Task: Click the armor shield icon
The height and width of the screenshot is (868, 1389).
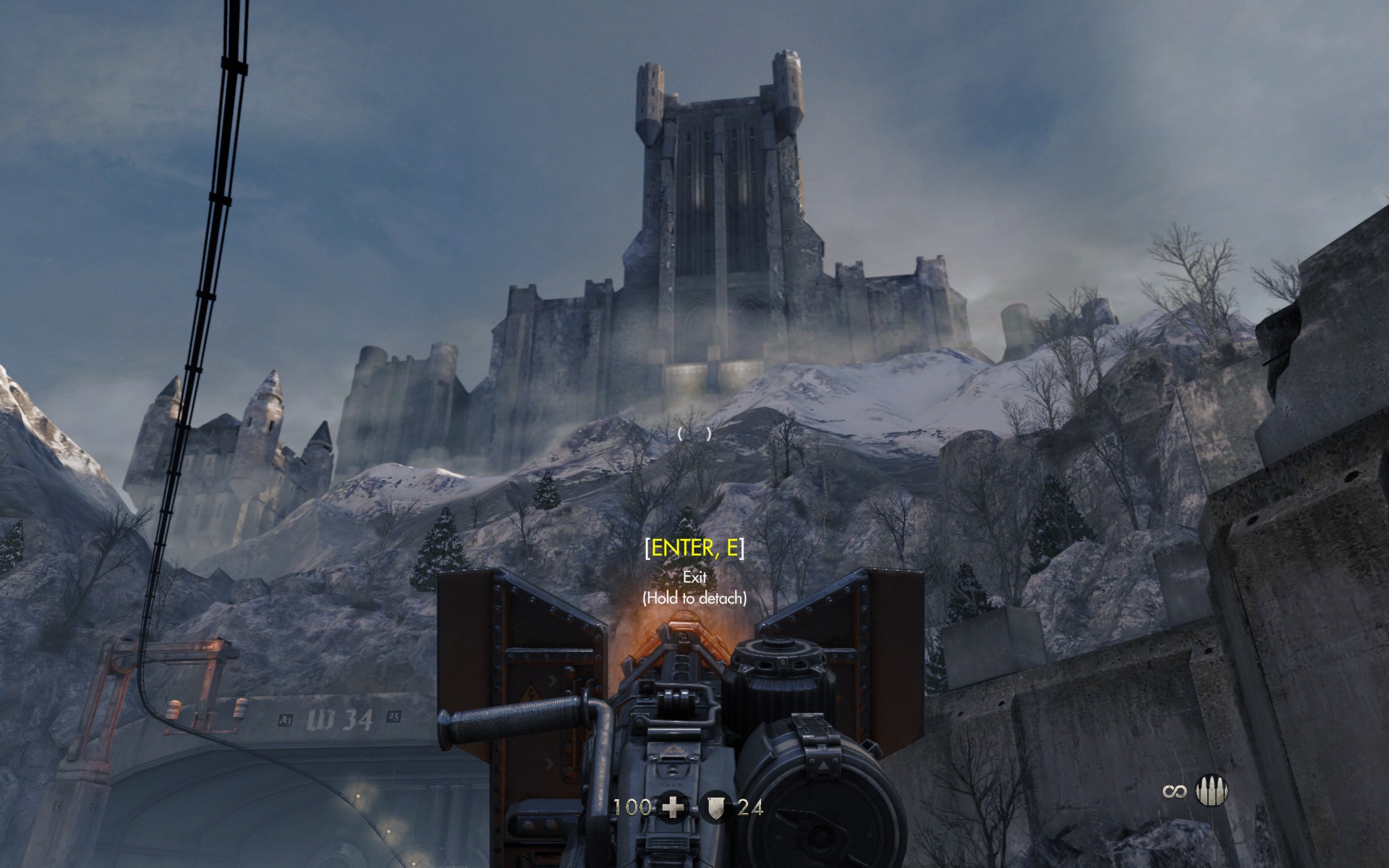Action: 715,807
